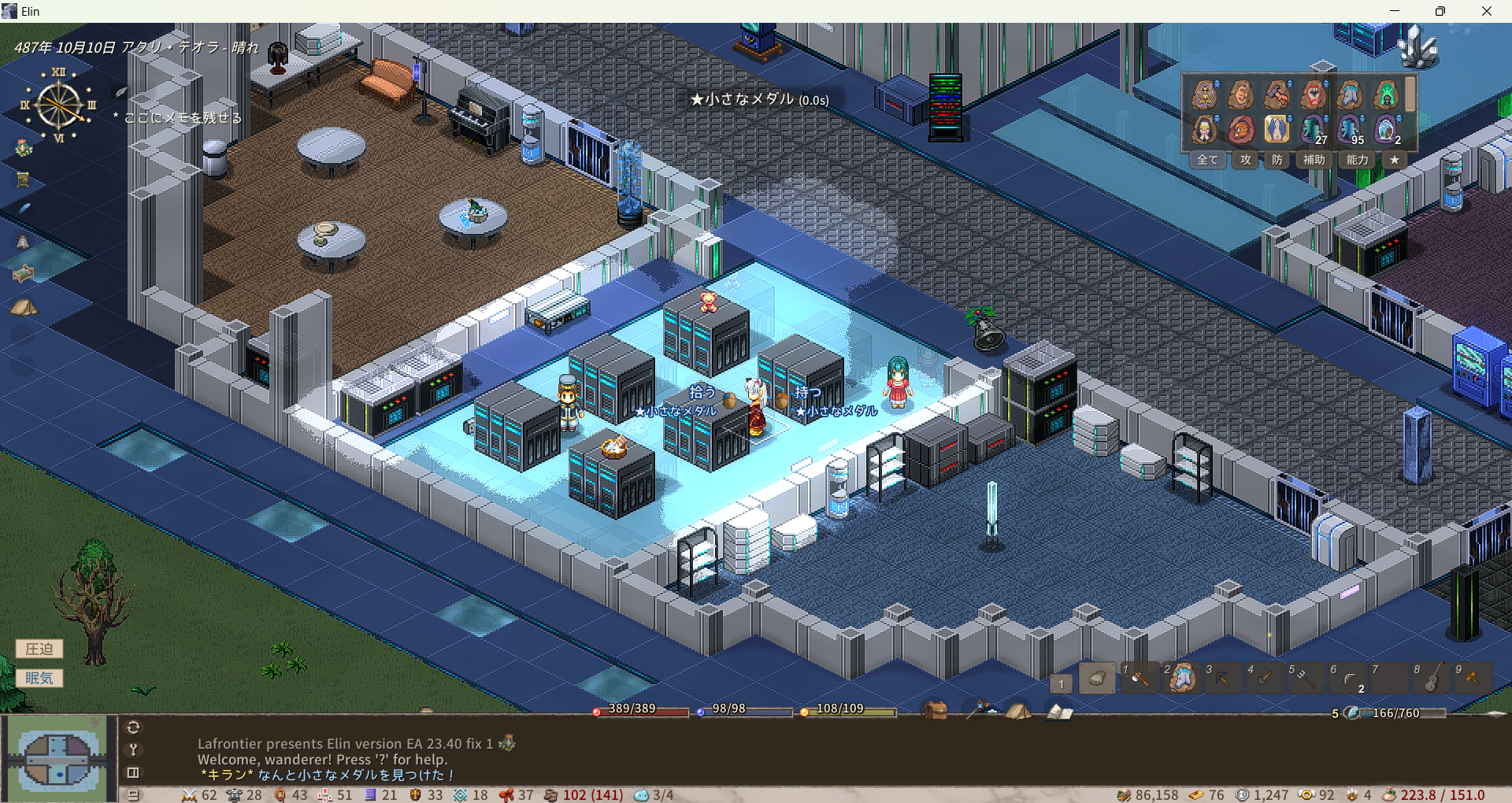This screenshot has height=803, width=1512.
Task: Switch to the 補助 support tab
Action: pos(1314,160)
